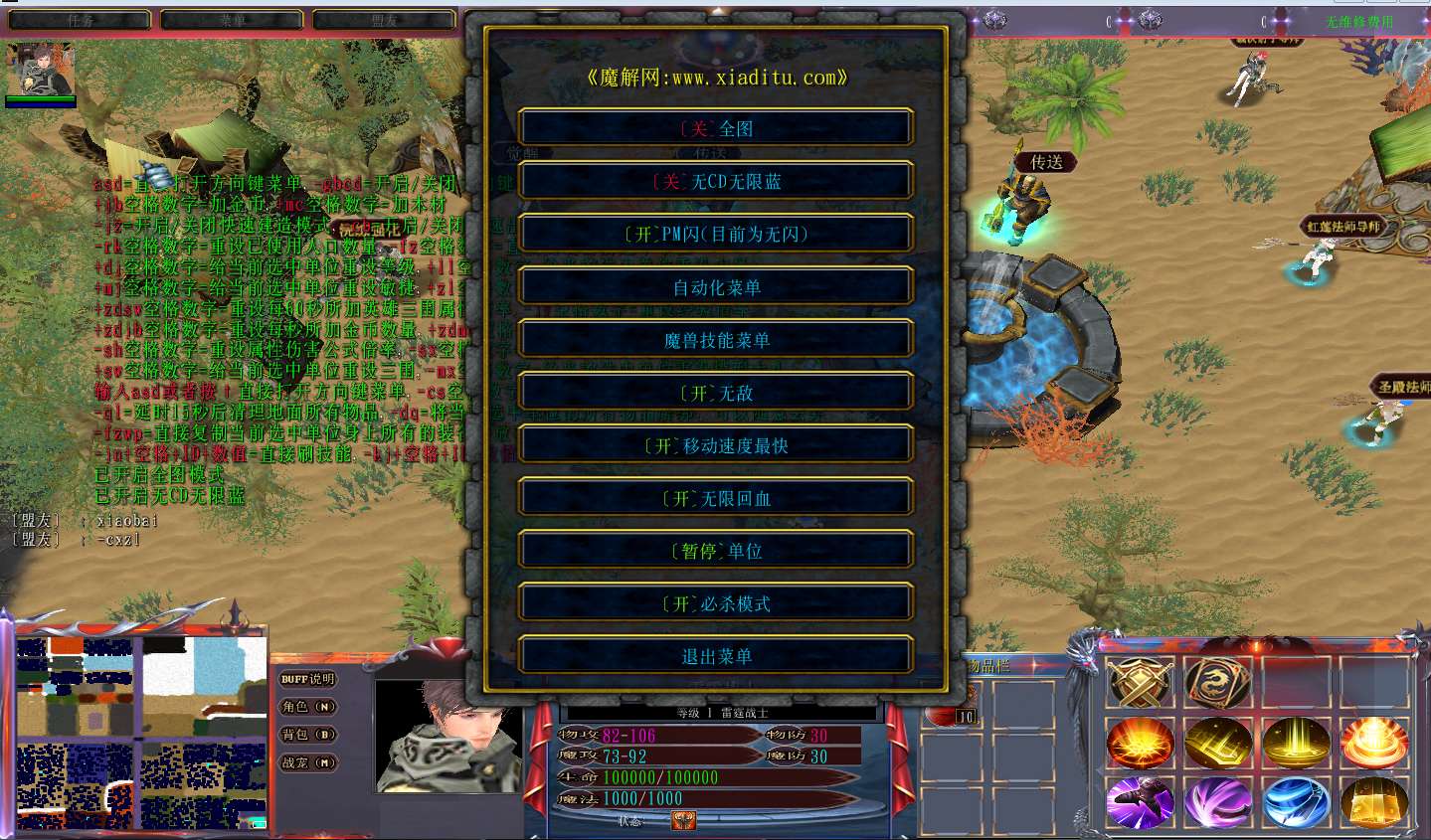Enable the 无限回血 option

716,498
